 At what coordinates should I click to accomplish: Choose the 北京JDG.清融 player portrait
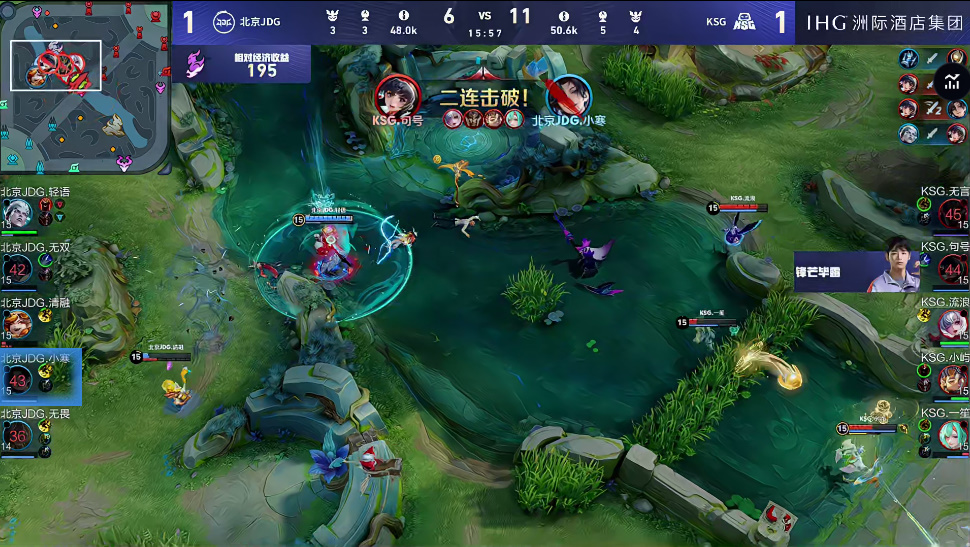click(17, 323)
